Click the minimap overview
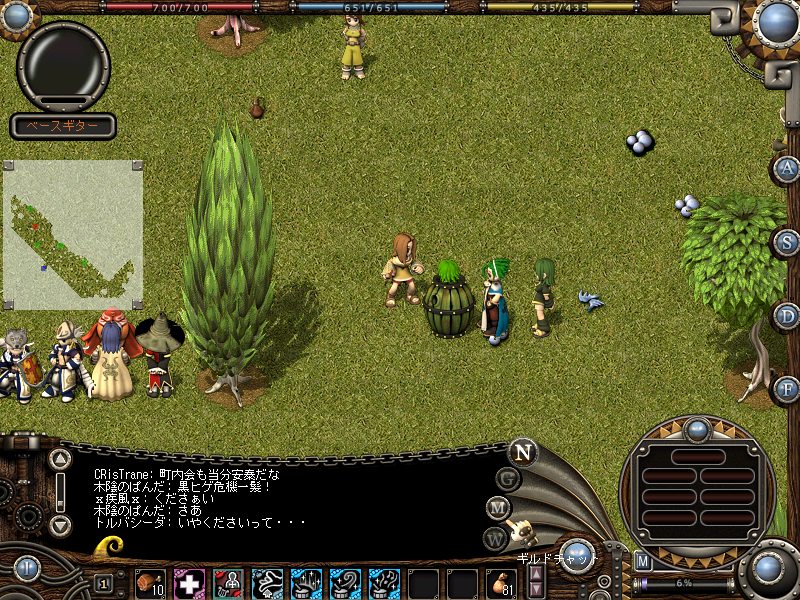800x600 pixels. (x=72, y=235)
